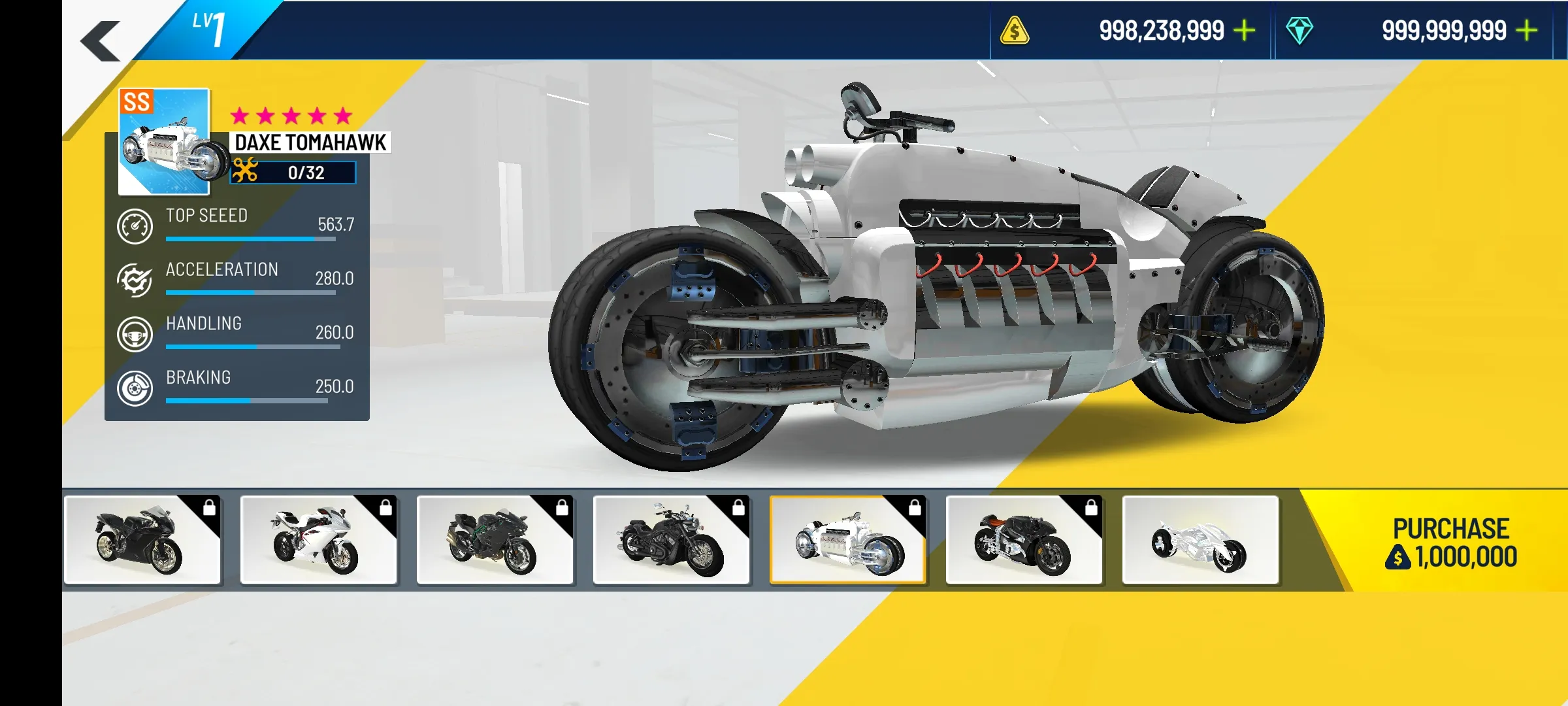
Task: Open the Daxe Tomahawk SS portrait card
Action: coord(164,141)
